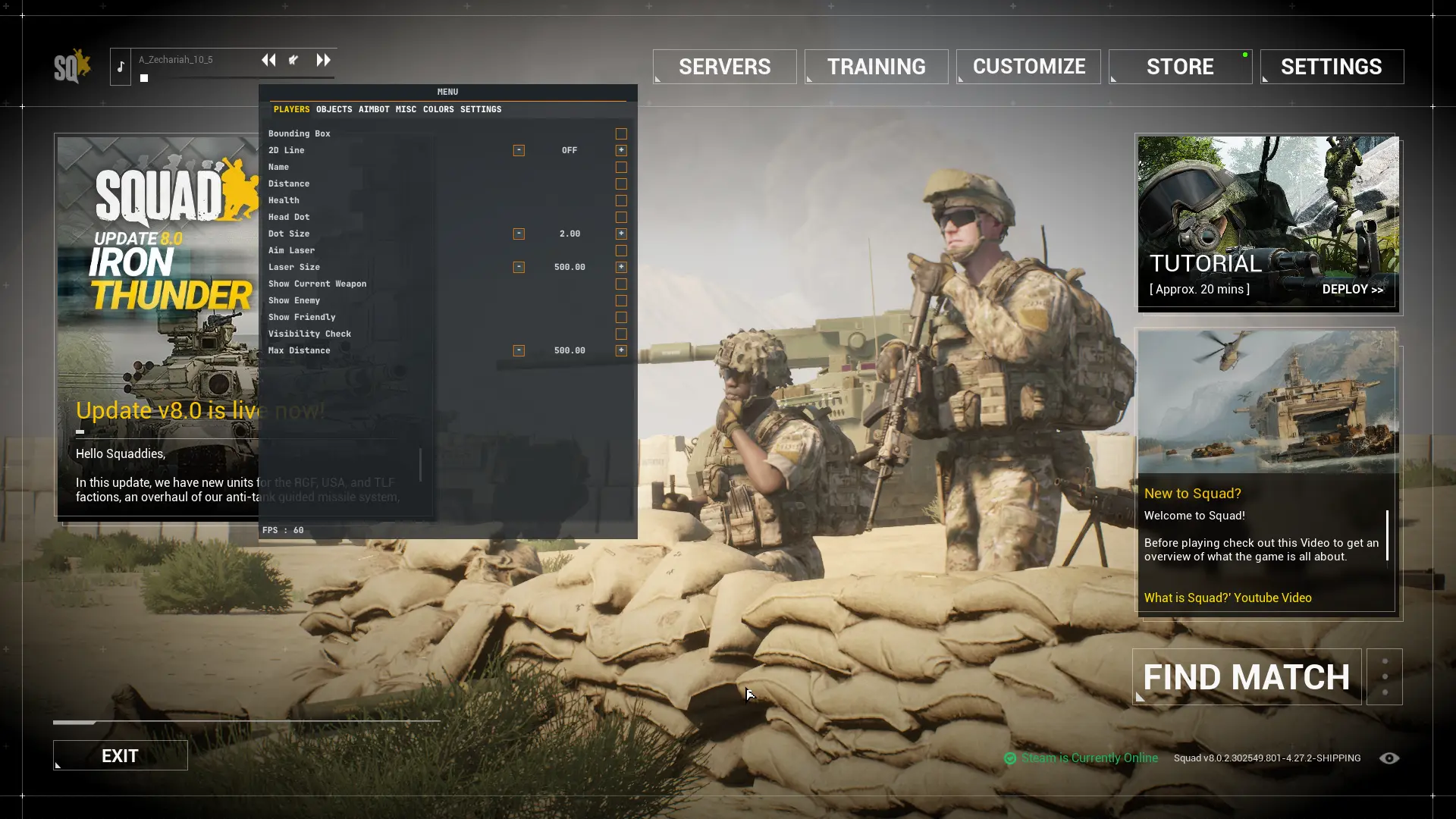1456x819 pixels.
Task: Tick the Visibility Check checkbox
Action: tap(621, 334)
